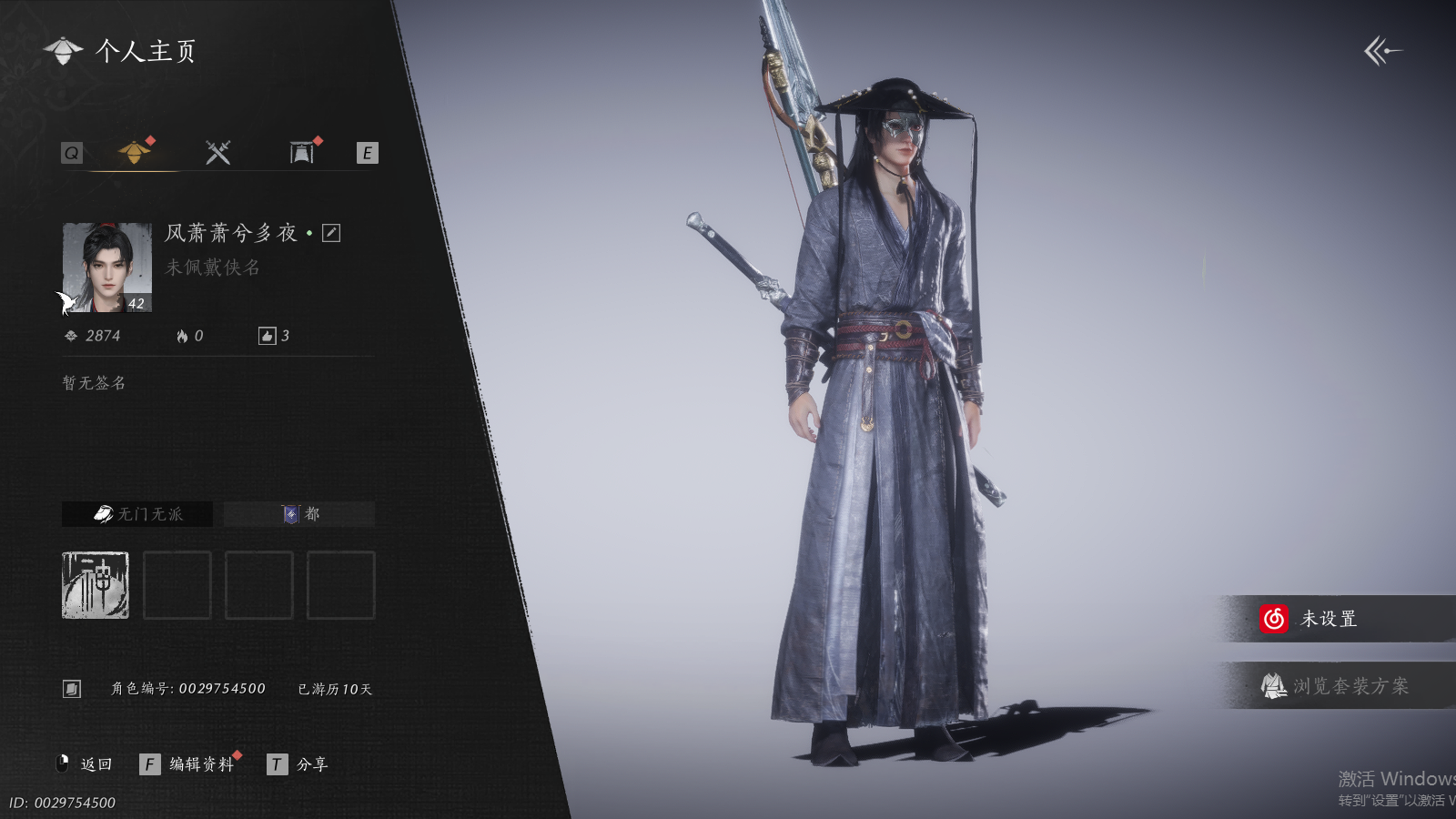
Task: Select the 都 region badge
Action: coord(299,514)
